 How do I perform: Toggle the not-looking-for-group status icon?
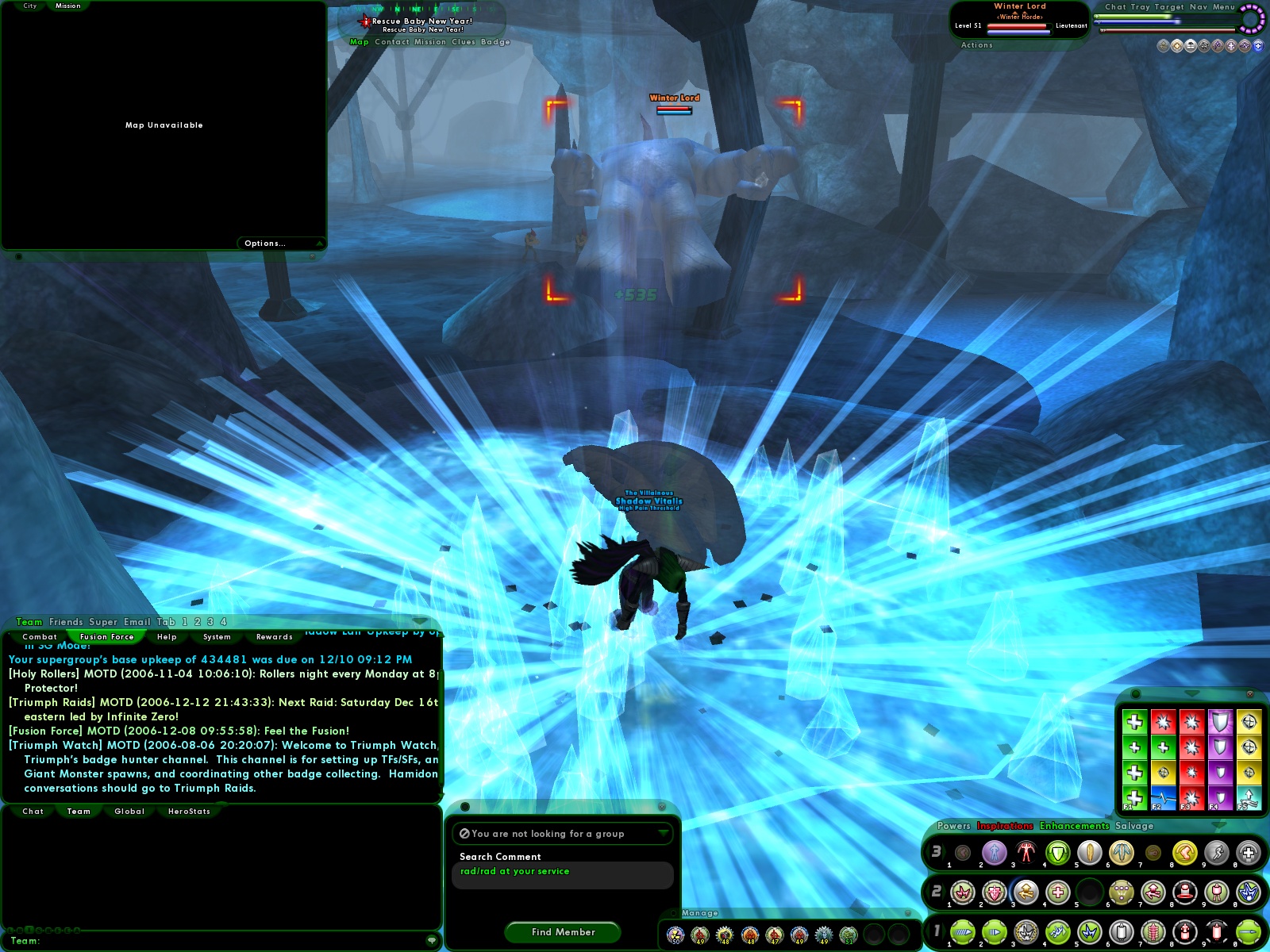pyautogui.click(x=466, y=834)
